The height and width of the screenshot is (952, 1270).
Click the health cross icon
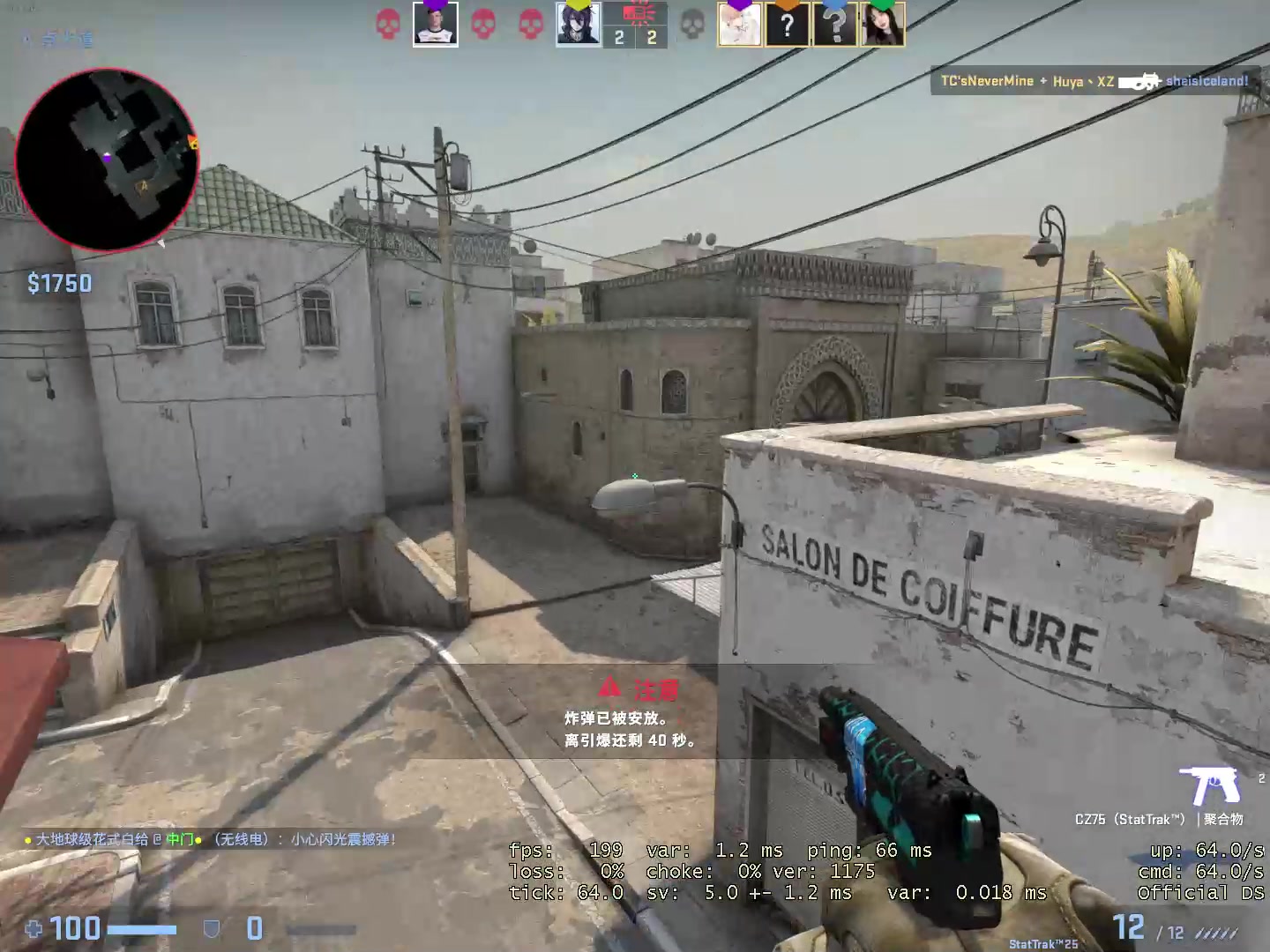pyautogui.click(x=34, y=929)
